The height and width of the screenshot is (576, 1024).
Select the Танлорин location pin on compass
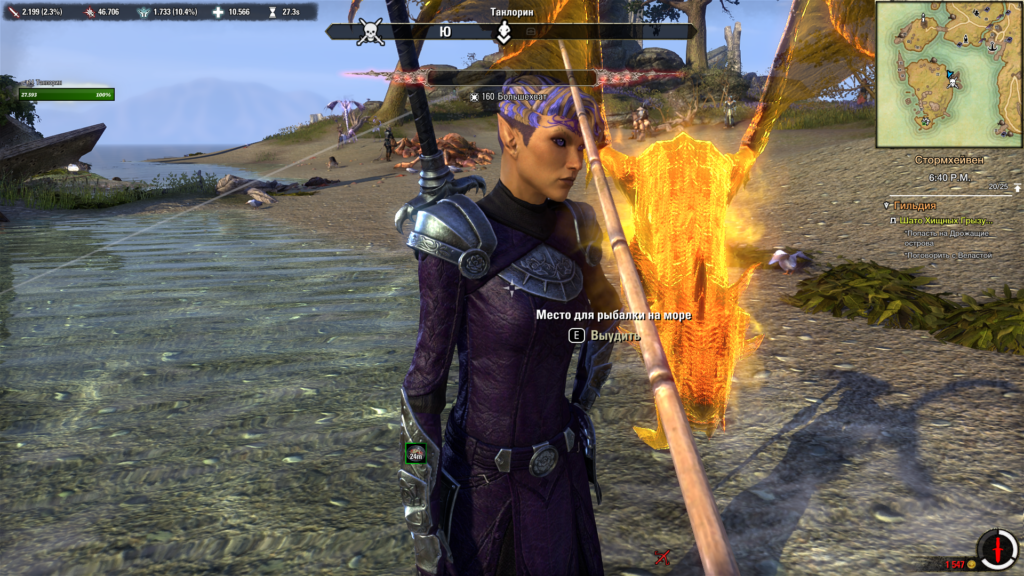[505, 33]
